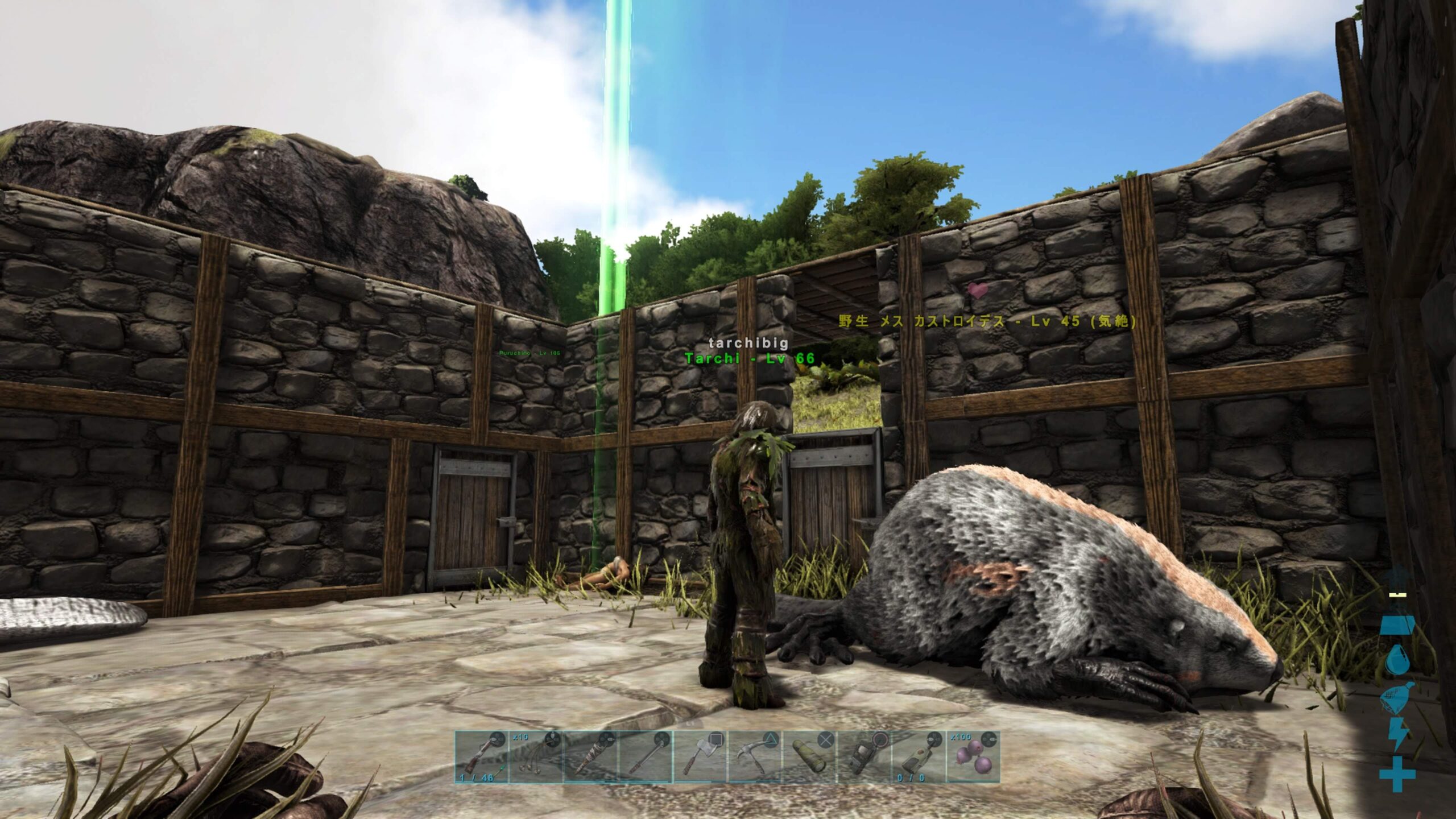
Task: Select the spear in the hotbar
Action: point(646,757)
